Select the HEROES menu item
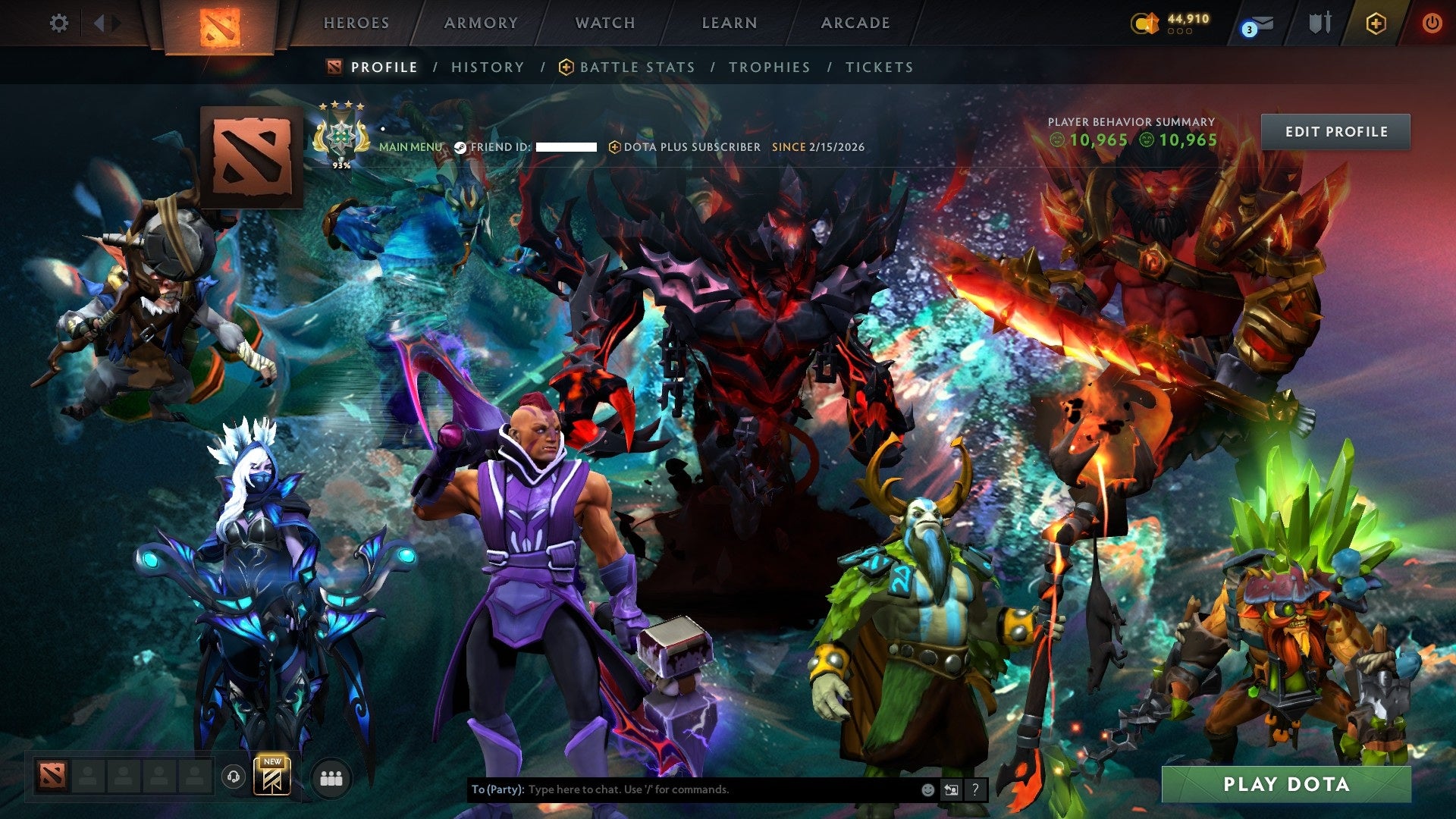Viewport: 1456px width, 819px height. tap(356, 23)
